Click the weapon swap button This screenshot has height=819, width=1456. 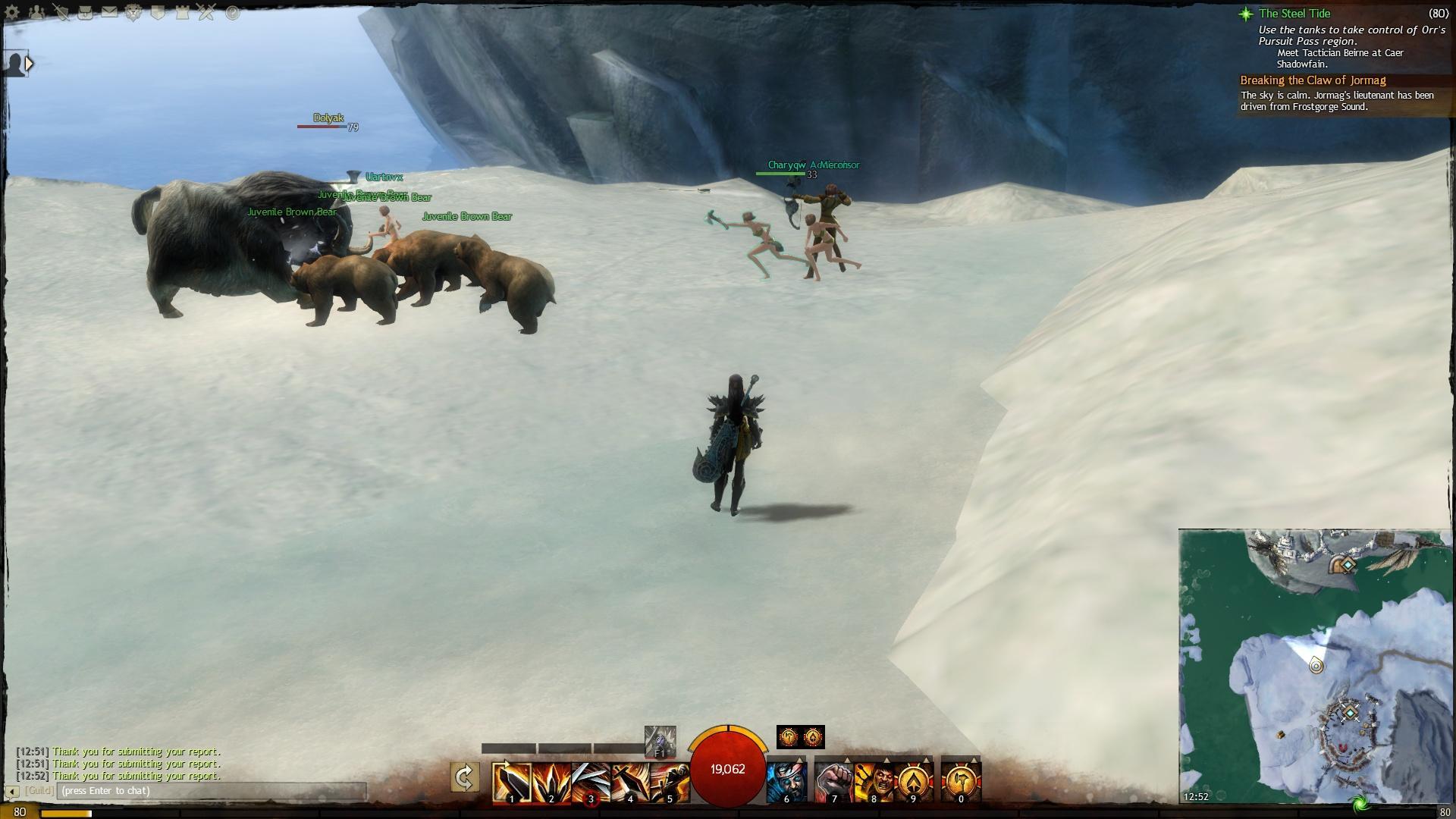464,777
